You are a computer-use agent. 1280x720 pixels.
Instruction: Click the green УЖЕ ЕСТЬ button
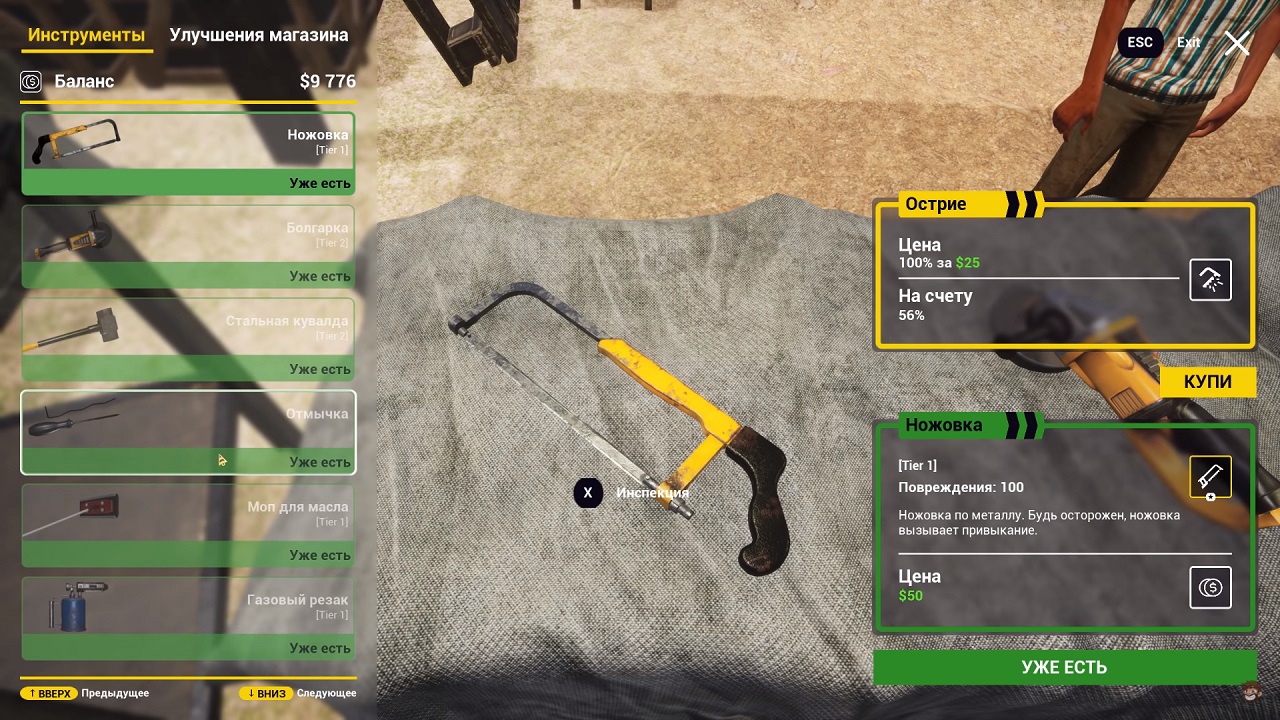(1064, 667)
